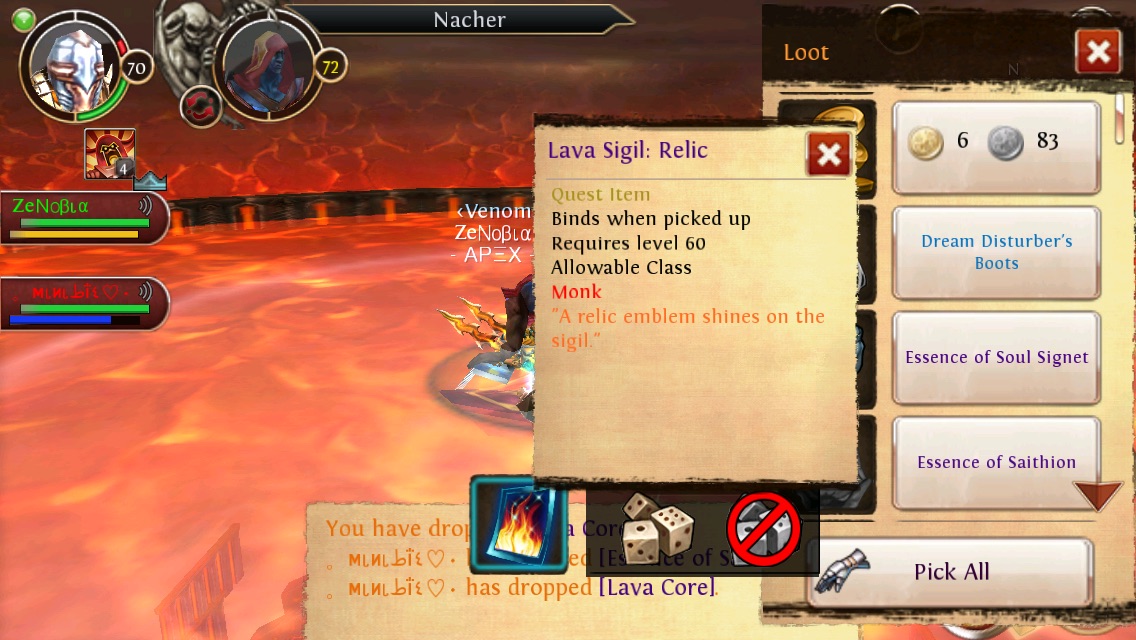The width and height of the screenshot is (1136, 640).
Task: Click the Nacher target name banner
Action: [468, 20]
